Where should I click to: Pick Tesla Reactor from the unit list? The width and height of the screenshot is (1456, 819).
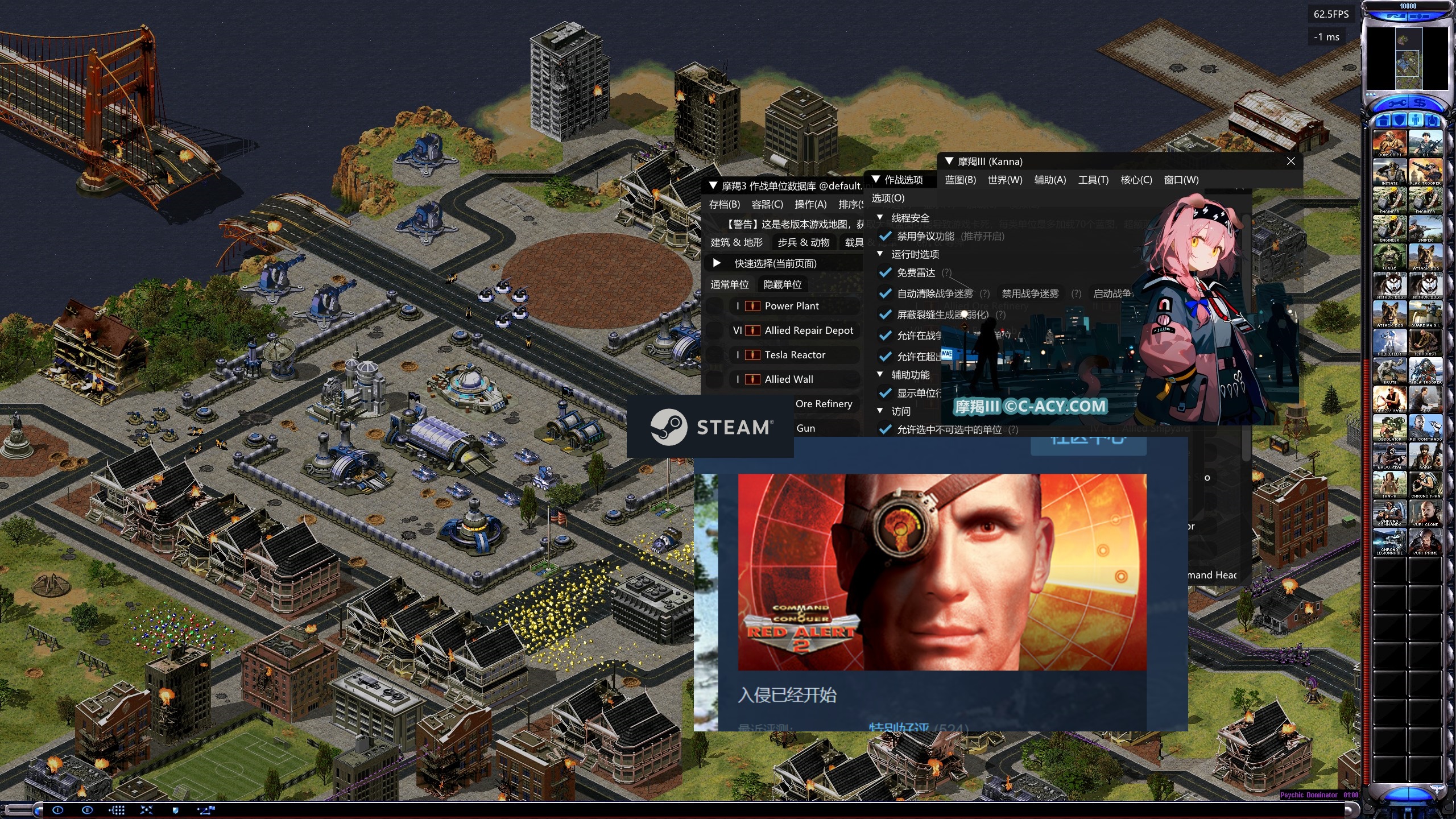point(795,355)
